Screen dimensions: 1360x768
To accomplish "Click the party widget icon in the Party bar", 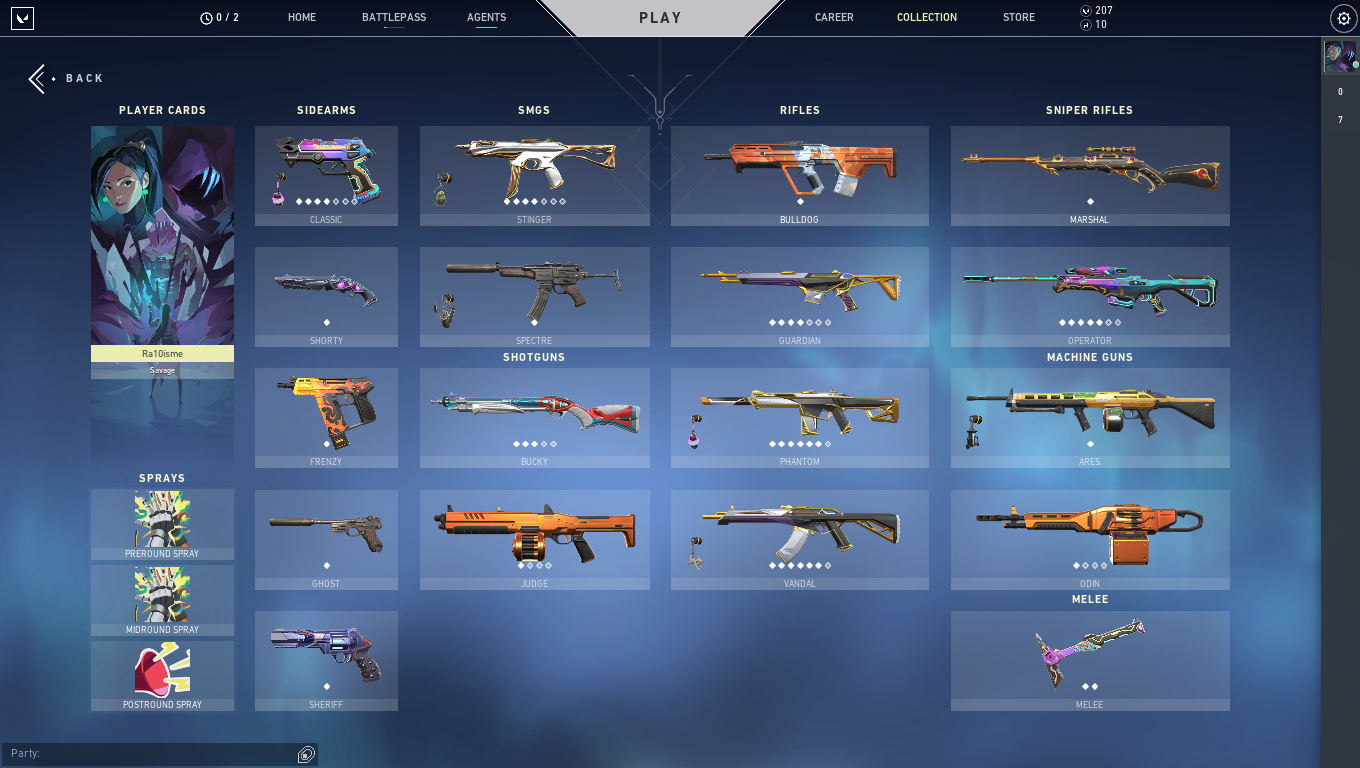I will [305, 753].
